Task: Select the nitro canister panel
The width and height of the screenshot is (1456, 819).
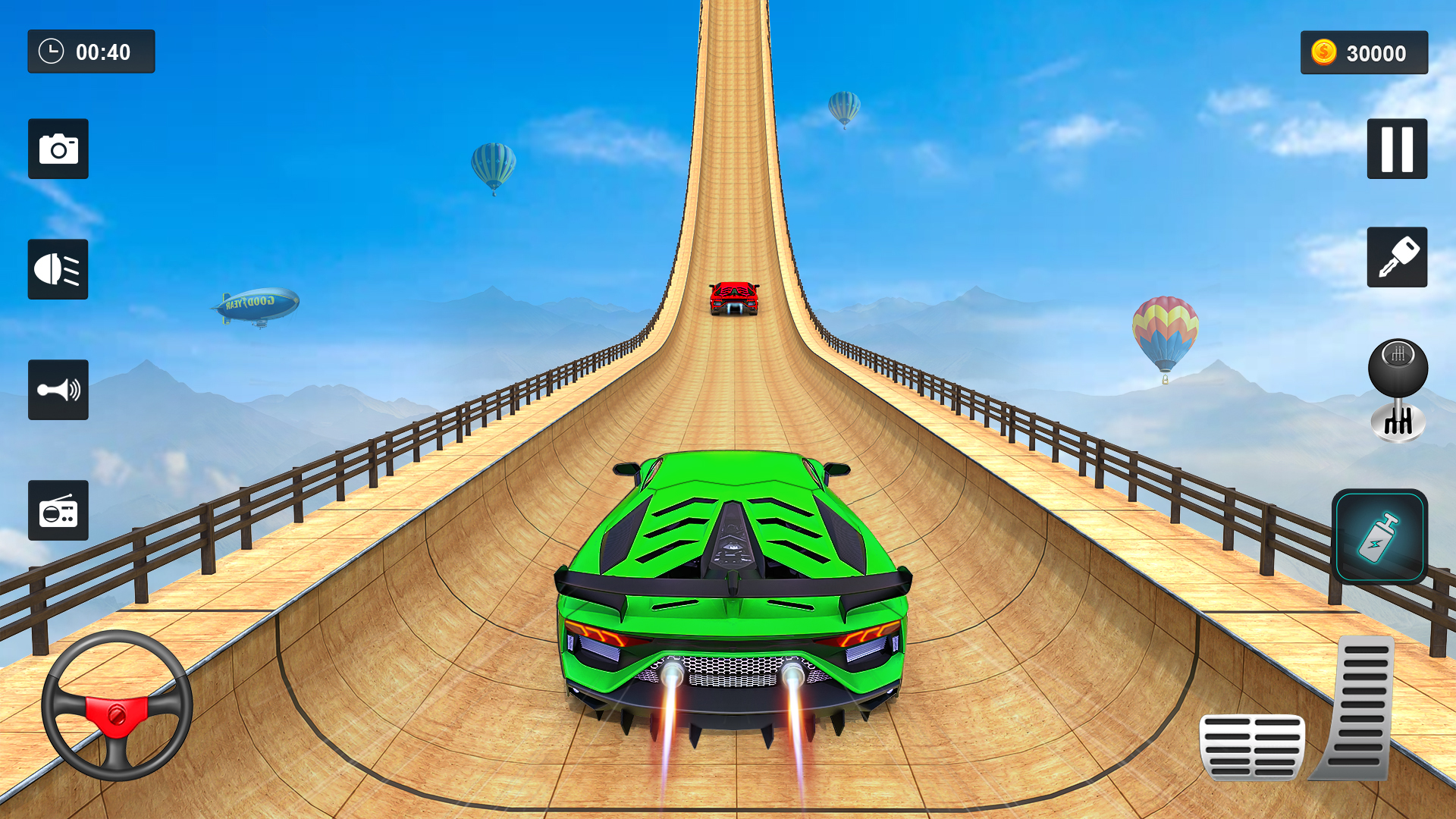Action: [1382, 535]
